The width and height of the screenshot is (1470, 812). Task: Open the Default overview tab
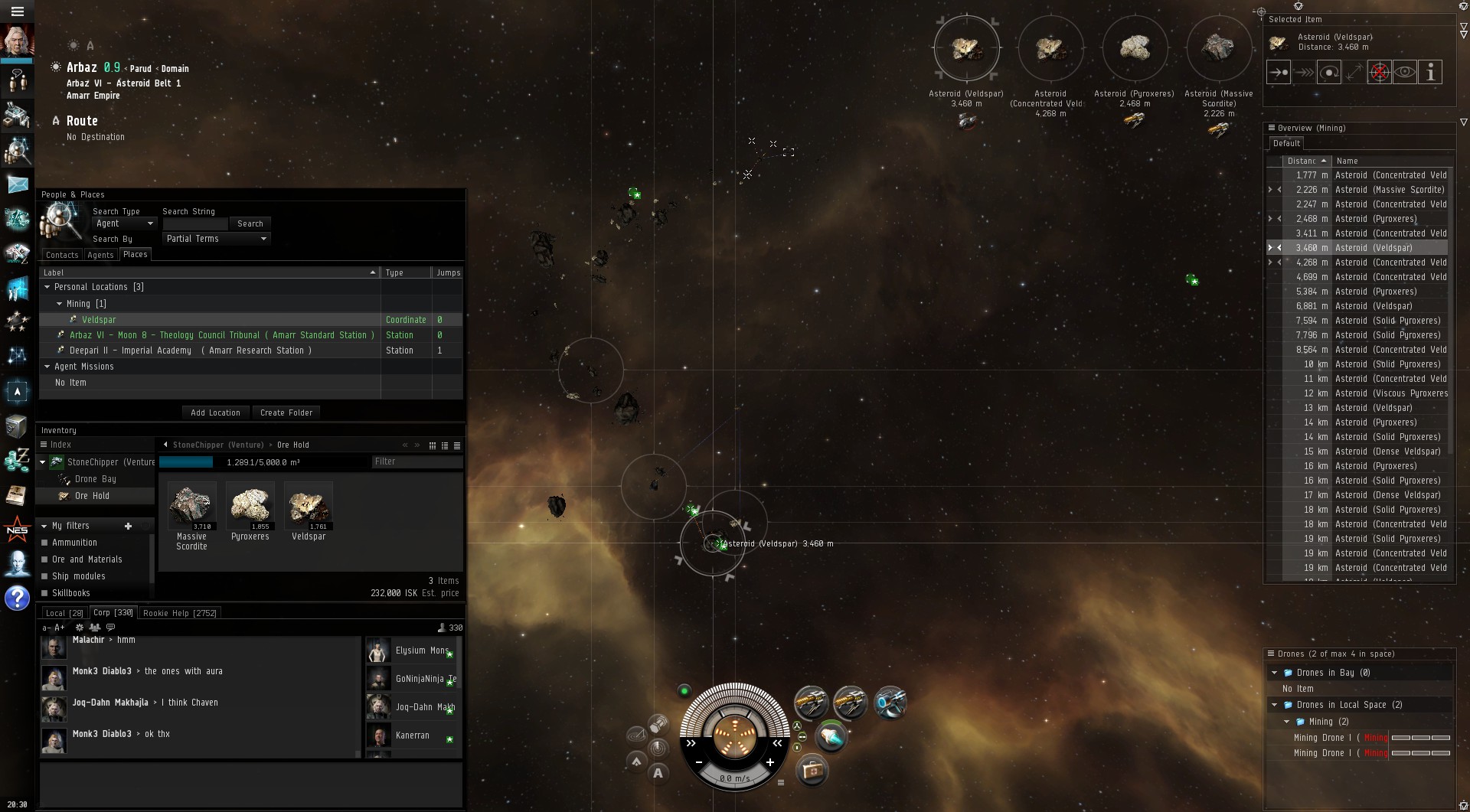point(1286,143)
